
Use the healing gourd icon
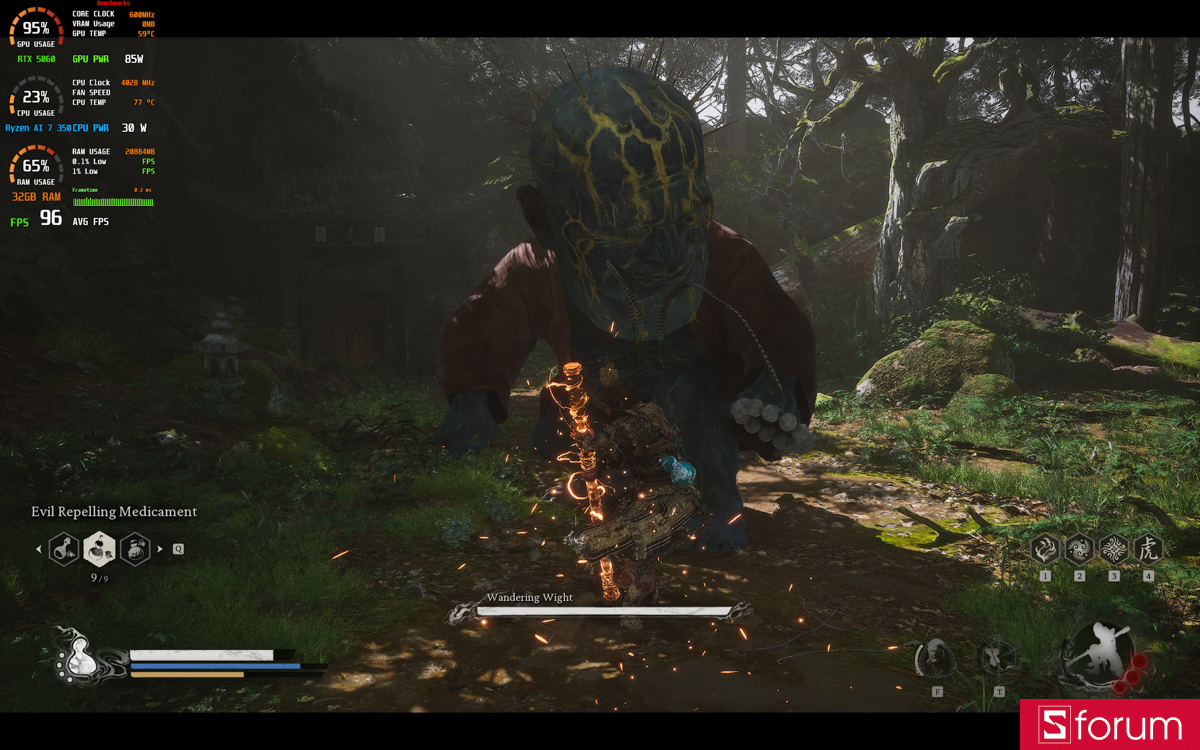pyautogui.click(x=78, y=659)
